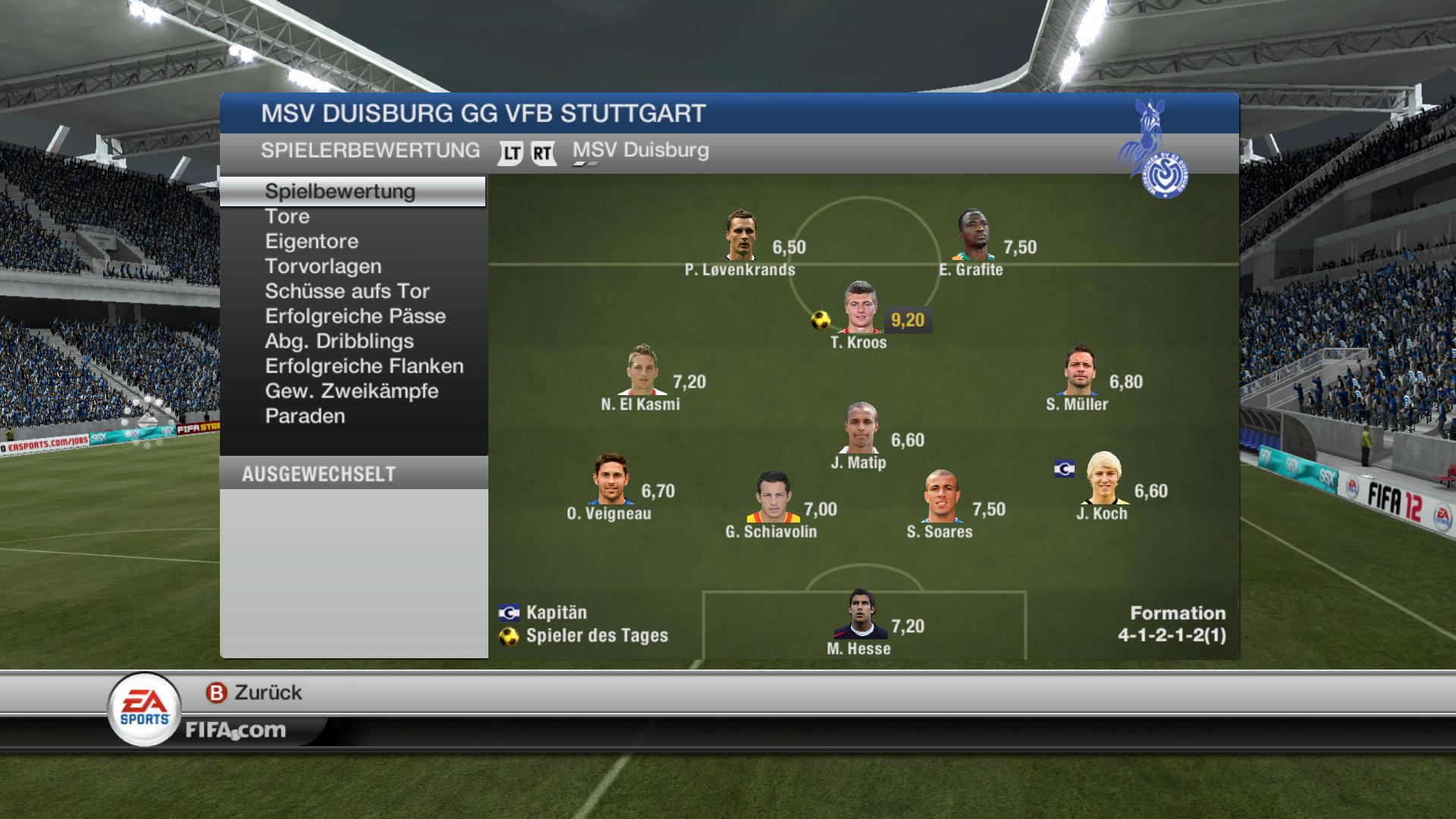The height and width of the screenshot is (819, 1456).
Task: Show the Eigentore statistics
Action: [312, 242]
